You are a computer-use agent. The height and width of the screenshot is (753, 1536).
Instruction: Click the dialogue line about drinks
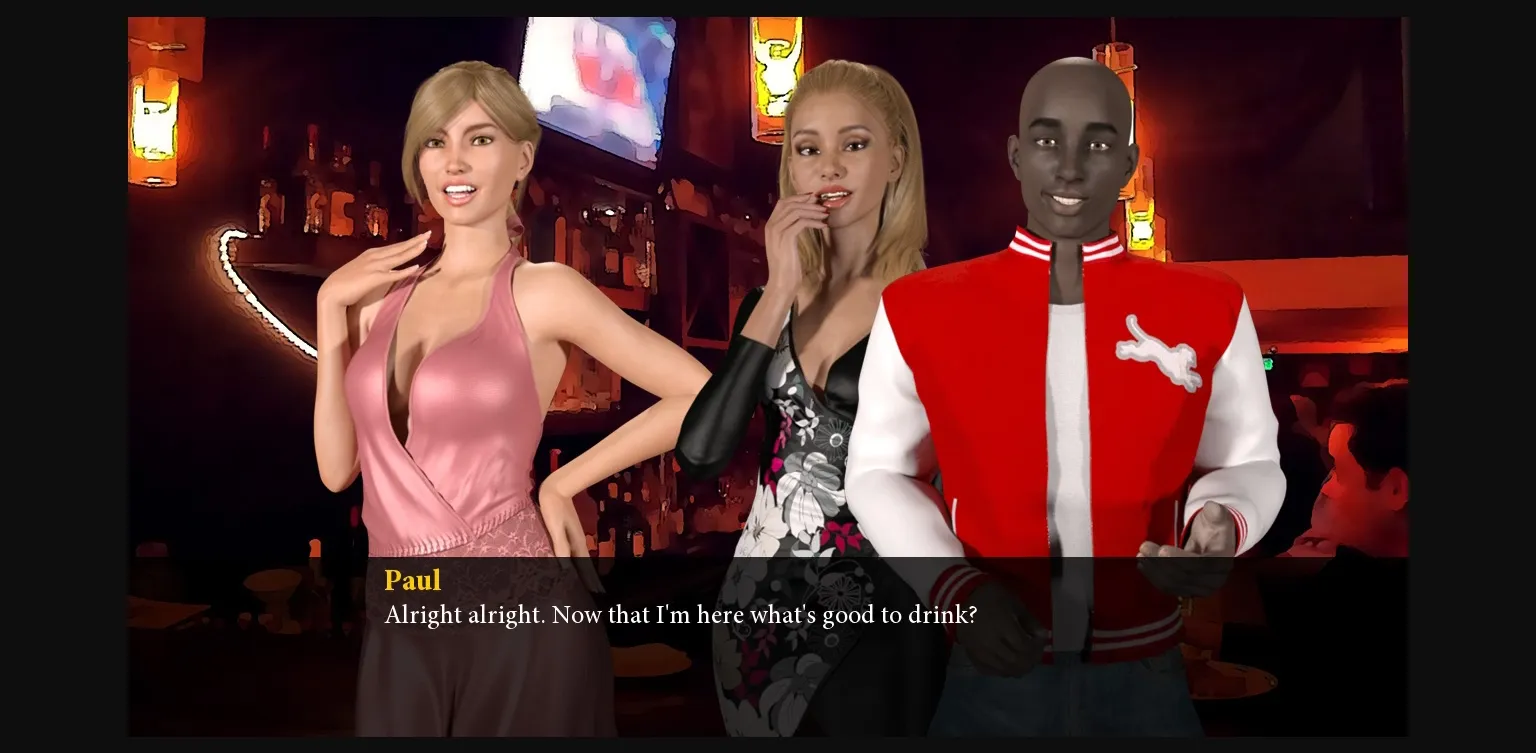(x=680, y=615)
